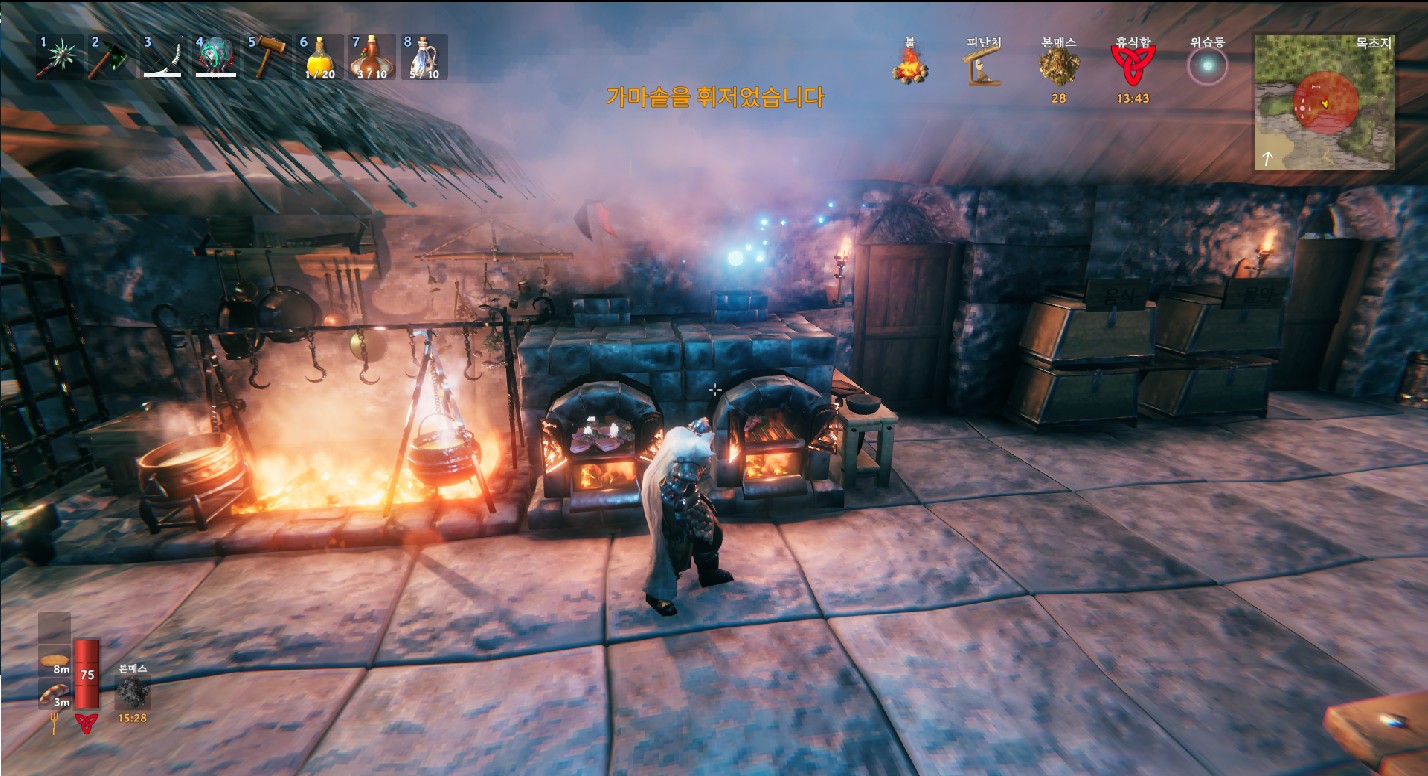Choose the bow in hotbar slot 3
The width and height of the screenshot is (1428, 776).
point(163,58)
